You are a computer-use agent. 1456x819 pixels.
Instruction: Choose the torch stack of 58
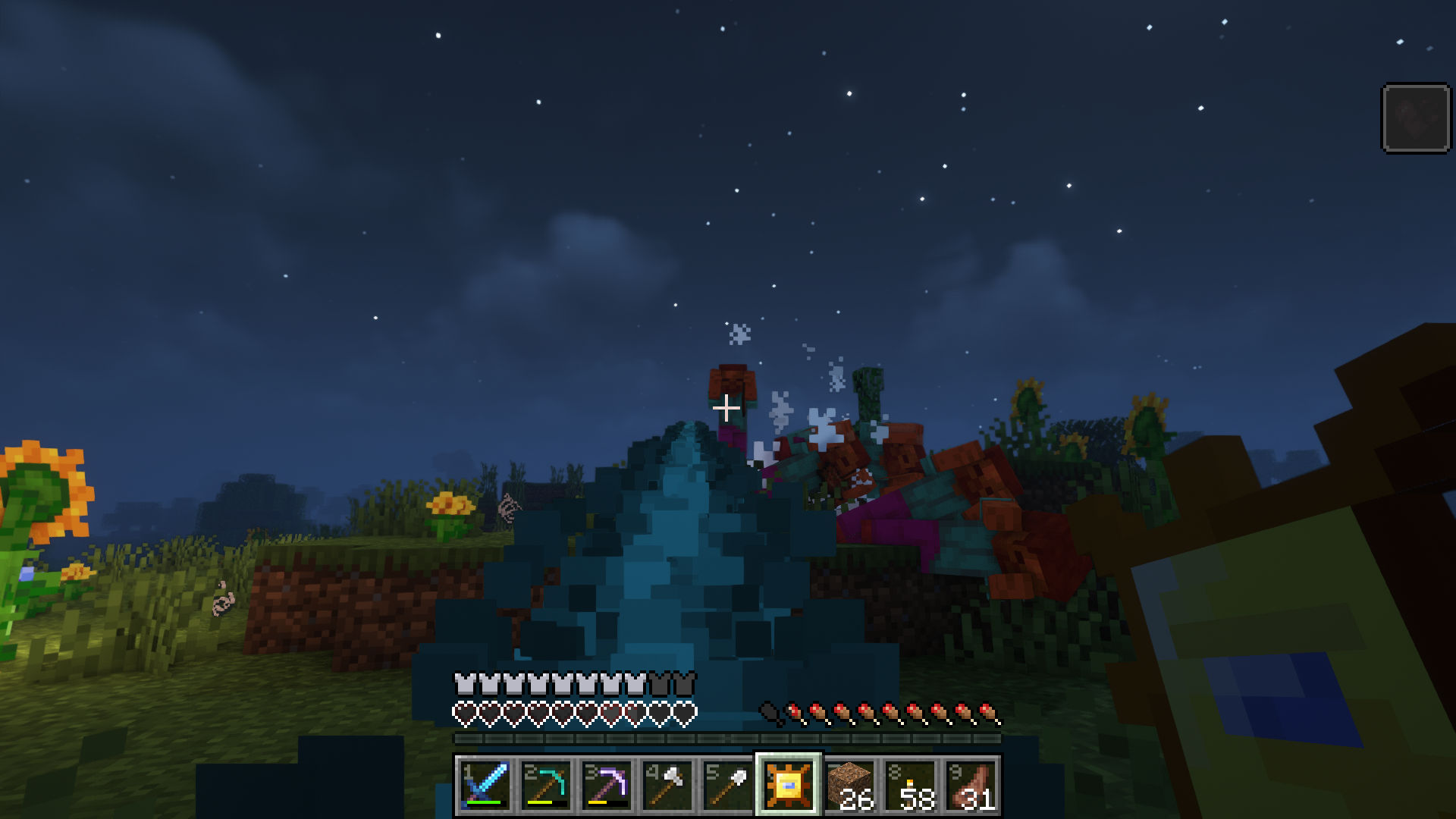pos(910,785)
